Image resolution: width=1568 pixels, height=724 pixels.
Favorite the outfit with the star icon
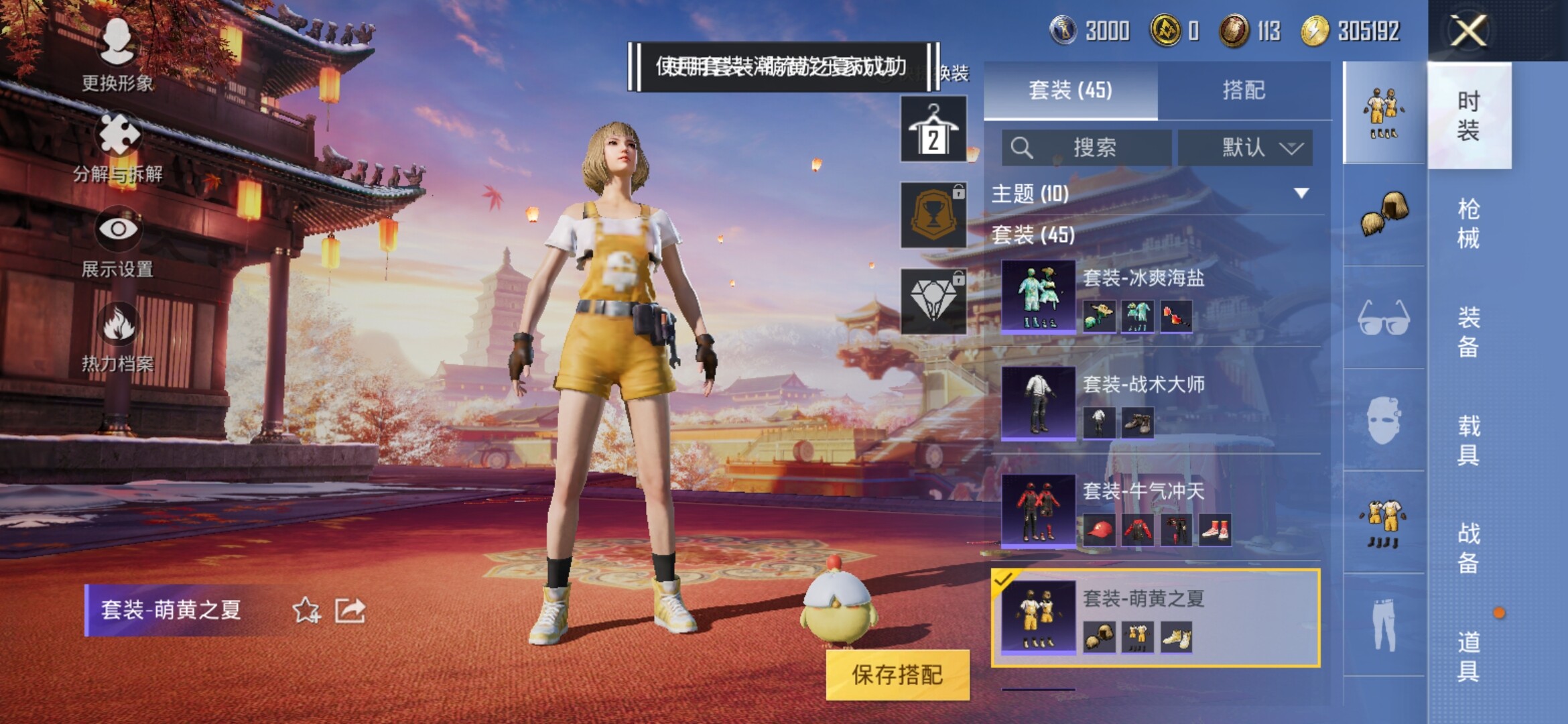(306, 610)
